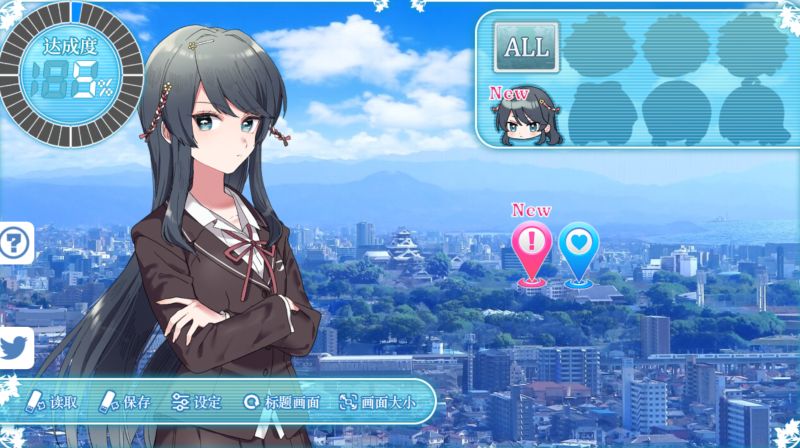The image size is (800, 448).
Task: Choose the dark-haired chibi character portrait
Action: 524,117
